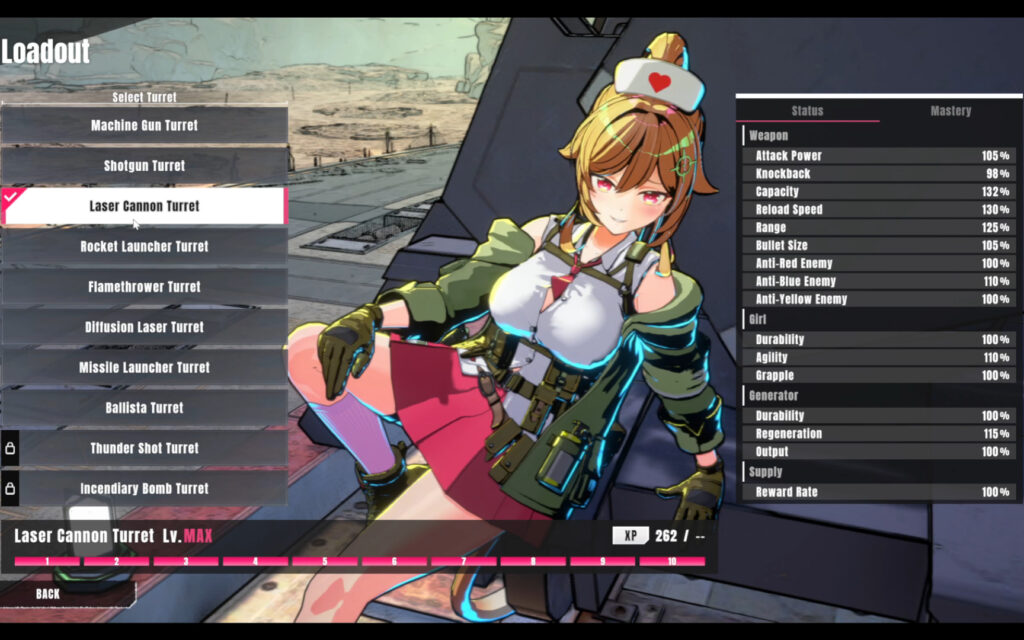Select the locked Incendiary Bomb Turret
The height and width of the screenshot is (640, 1024).
144,488
